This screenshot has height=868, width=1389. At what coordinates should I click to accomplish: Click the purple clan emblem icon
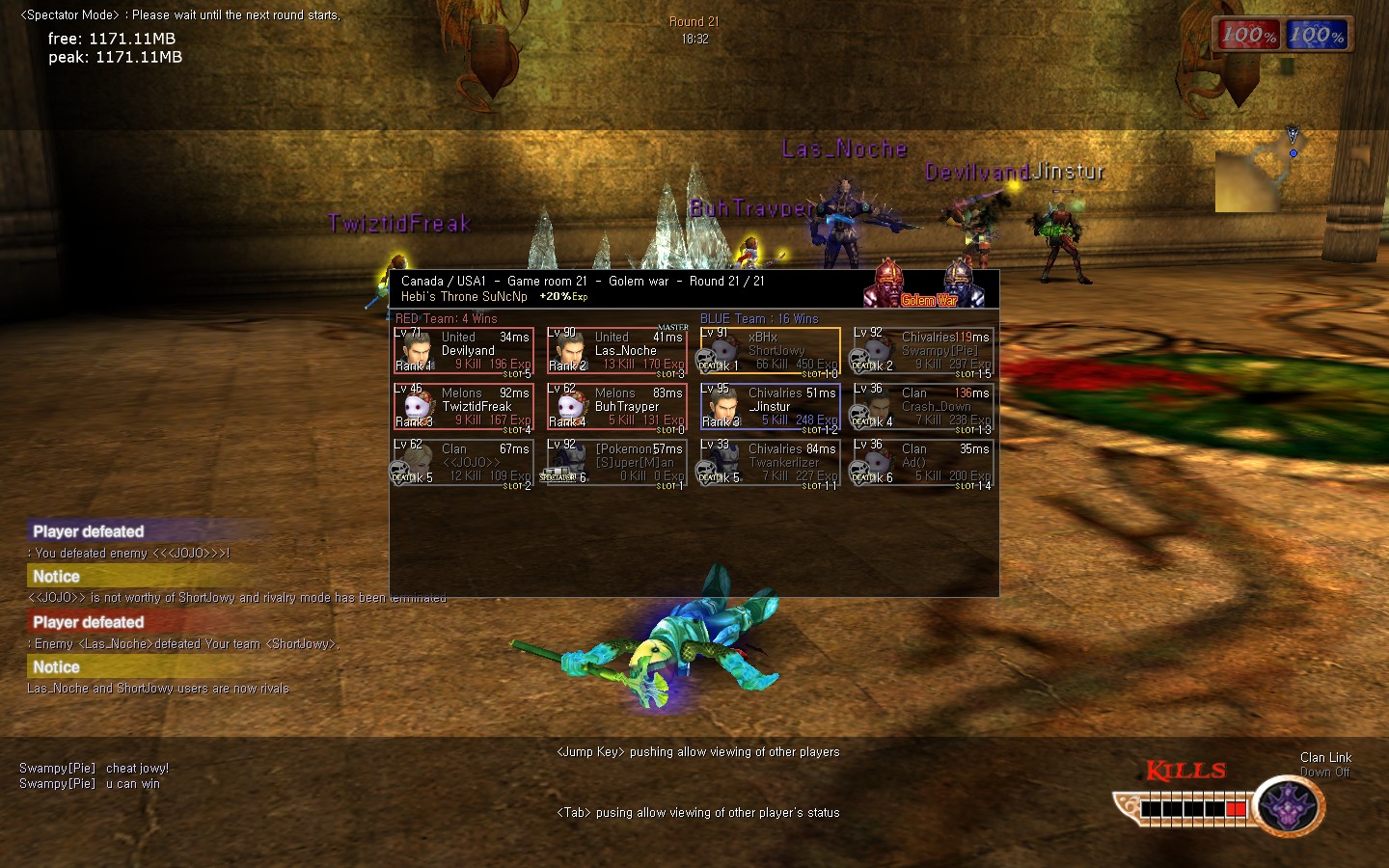1289,804
